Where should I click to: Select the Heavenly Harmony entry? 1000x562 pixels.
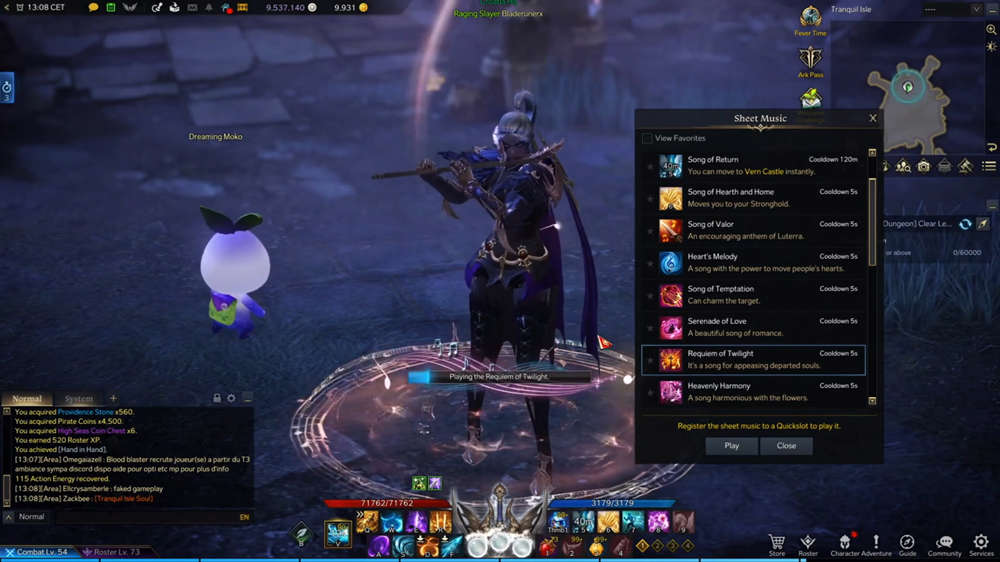760,391
